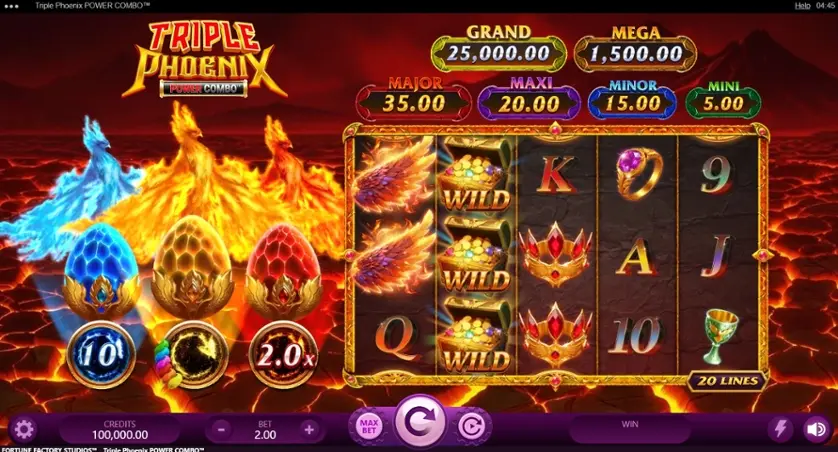Open the settings gear menu
Screen dimensions: 838x452
(x=23, y=429)
